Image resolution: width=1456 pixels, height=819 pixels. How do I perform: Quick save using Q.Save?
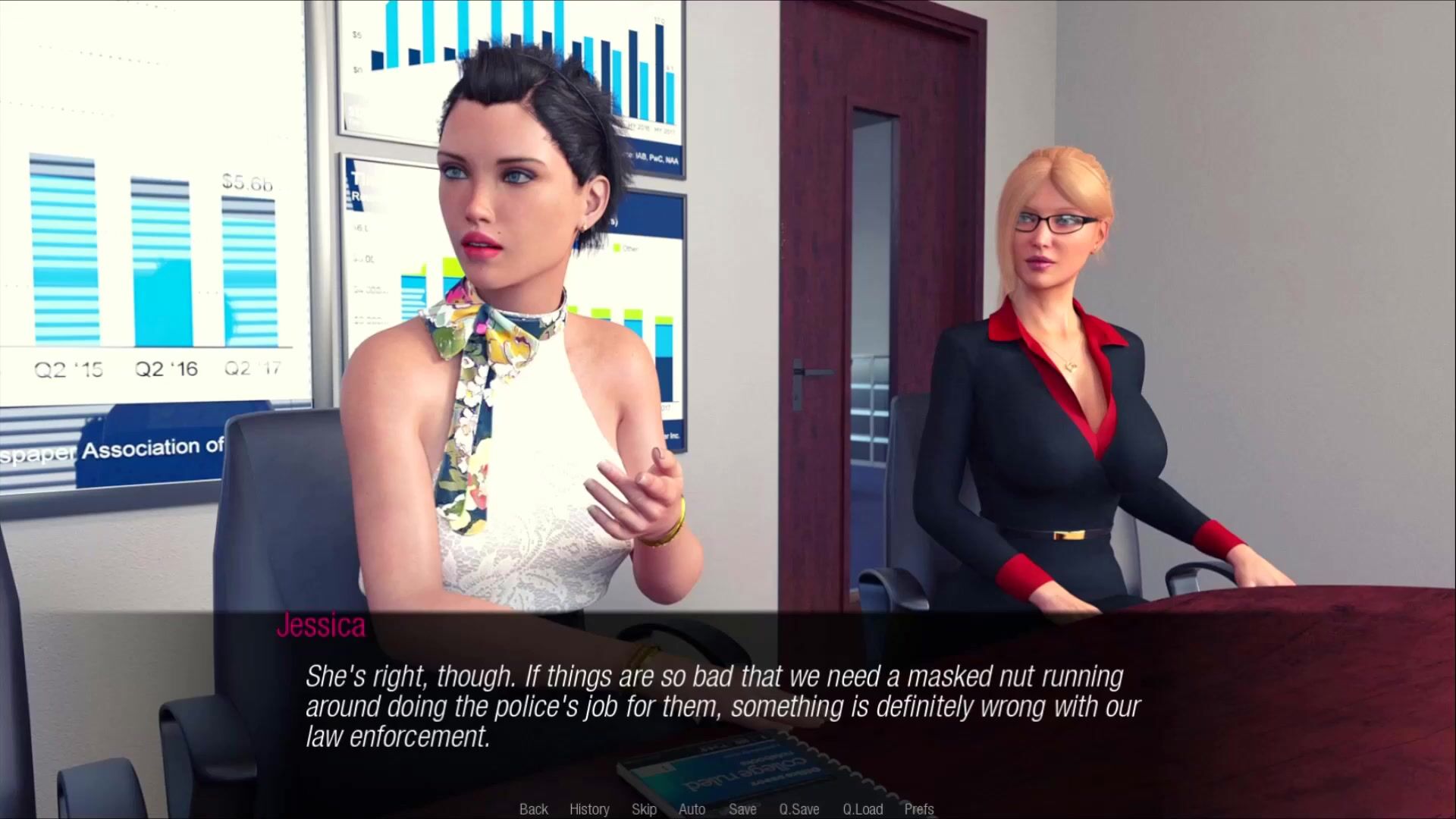[x=799, y=809]
